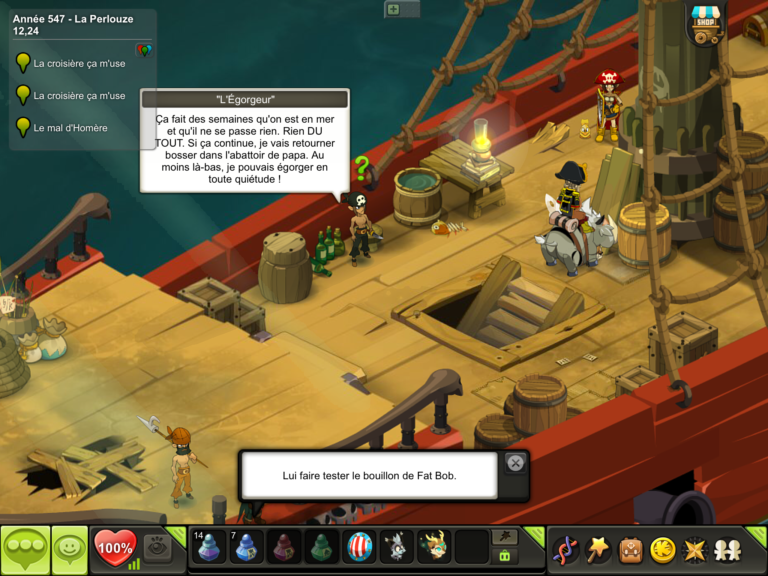Open the two-figures social menu
768x576 pixels.
click(x=725, y=549)
